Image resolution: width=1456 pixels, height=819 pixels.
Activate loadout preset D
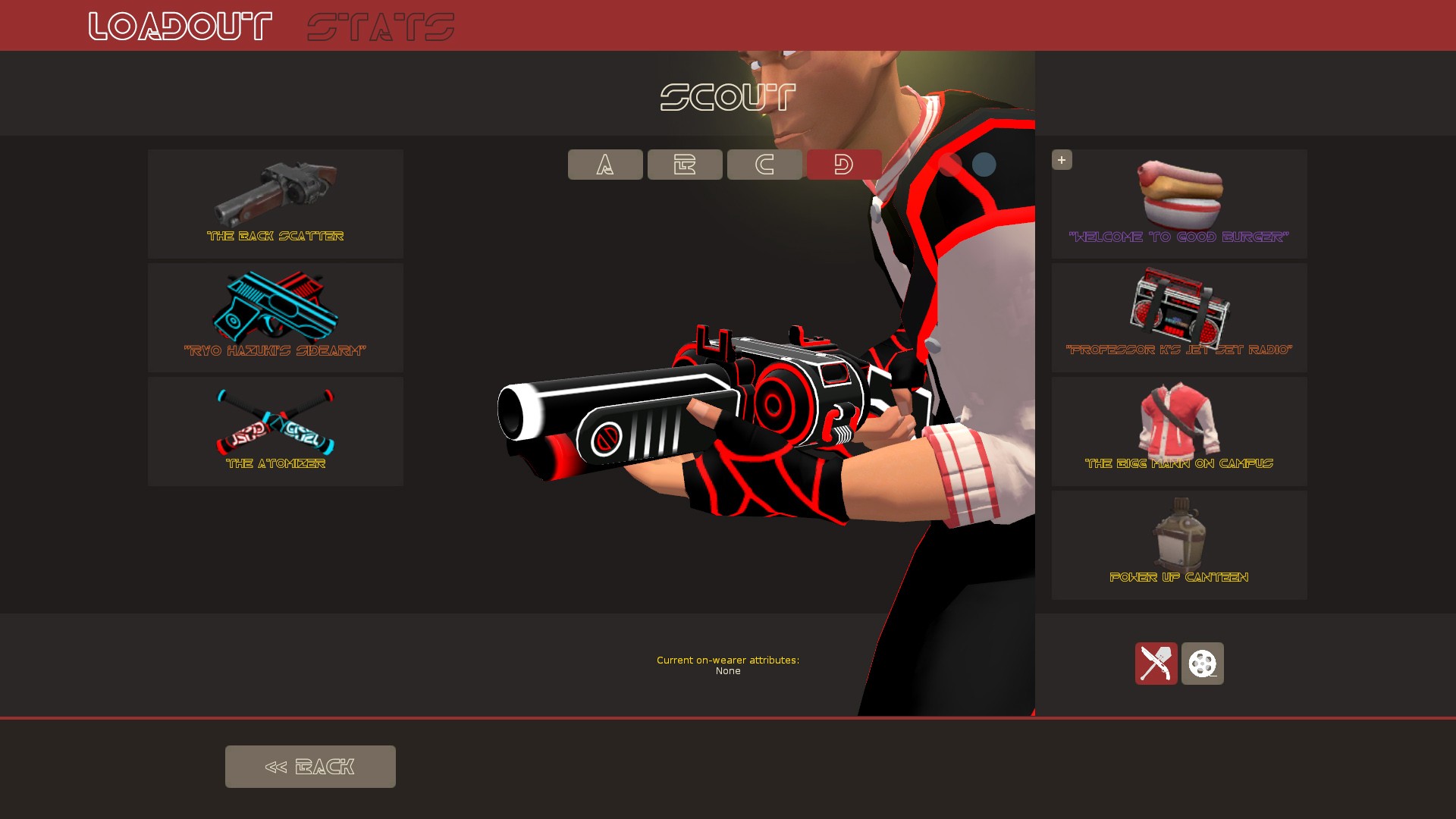point(843,165)
